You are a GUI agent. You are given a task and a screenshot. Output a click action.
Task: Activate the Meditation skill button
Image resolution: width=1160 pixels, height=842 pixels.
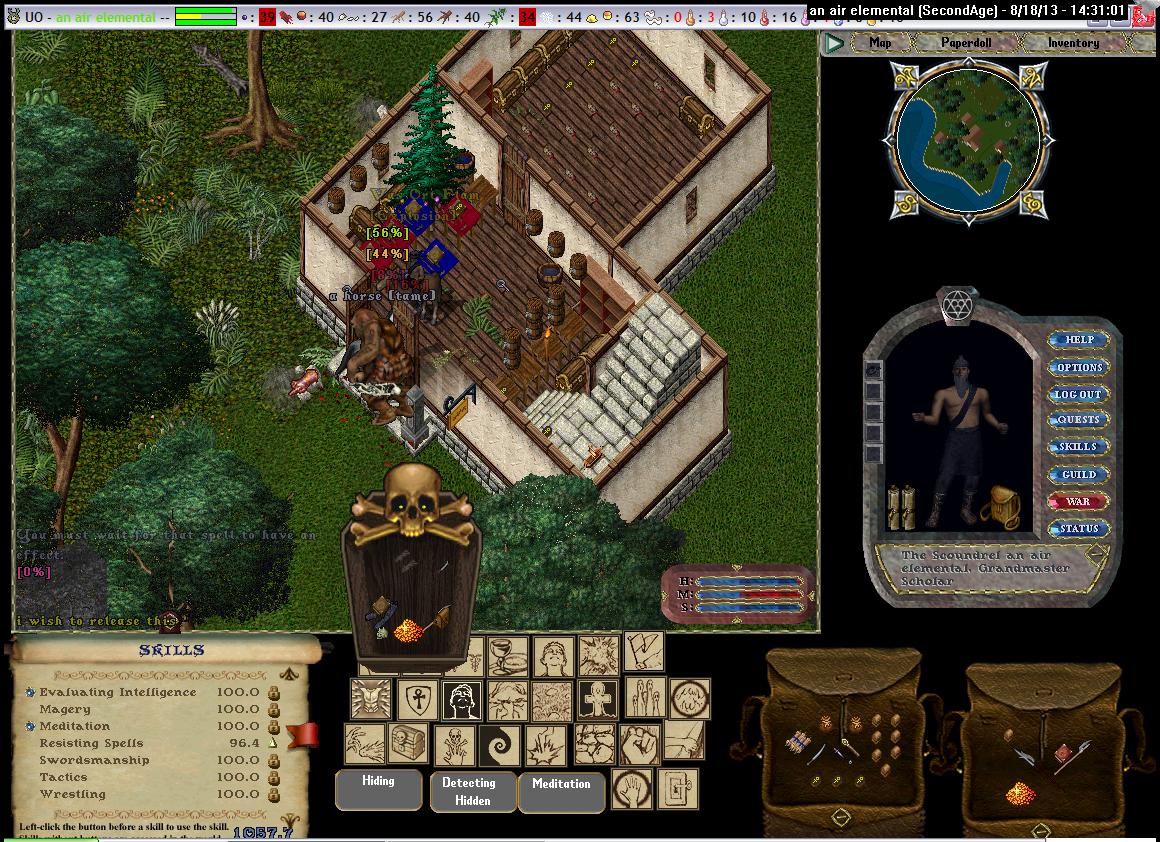(561, 791)
